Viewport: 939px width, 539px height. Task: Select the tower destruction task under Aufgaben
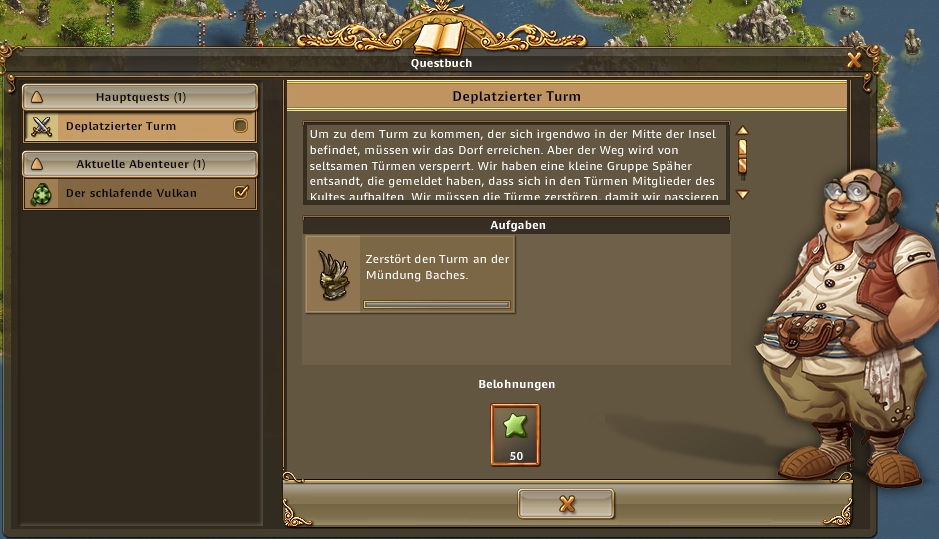coord(410,274)
